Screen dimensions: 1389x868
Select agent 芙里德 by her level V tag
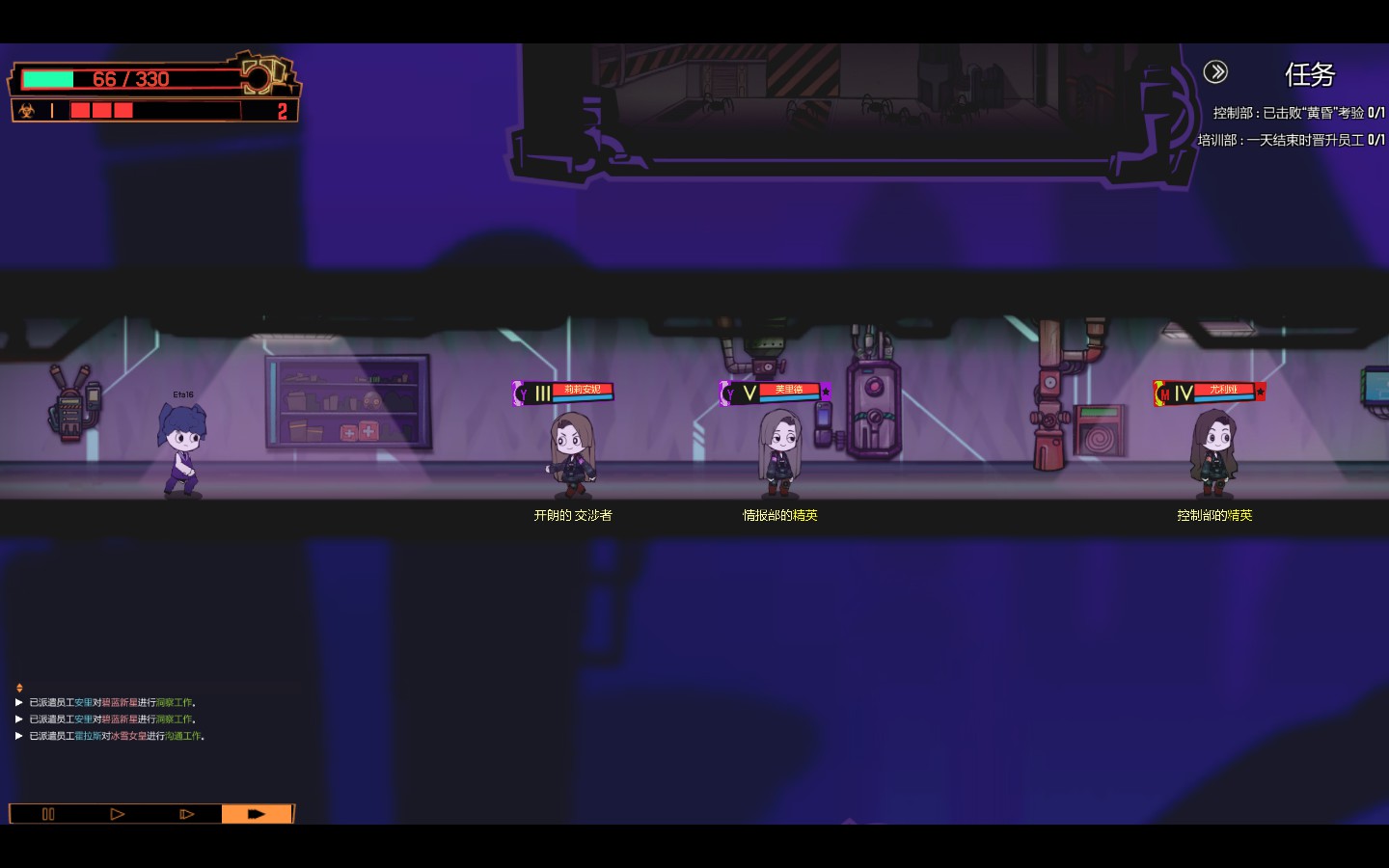775,393
